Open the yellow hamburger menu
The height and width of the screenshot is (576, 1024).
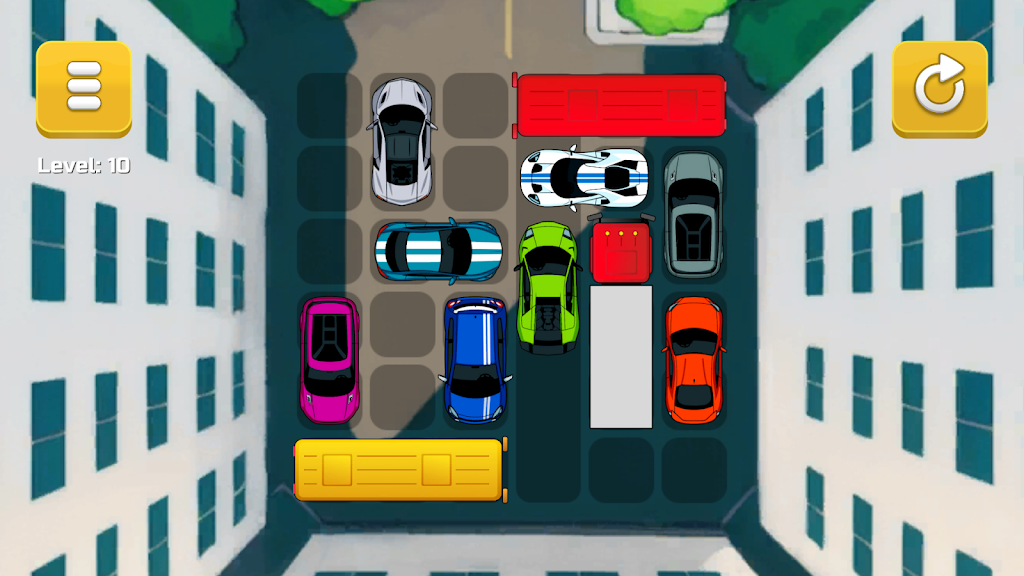click(x=84, y=88)
